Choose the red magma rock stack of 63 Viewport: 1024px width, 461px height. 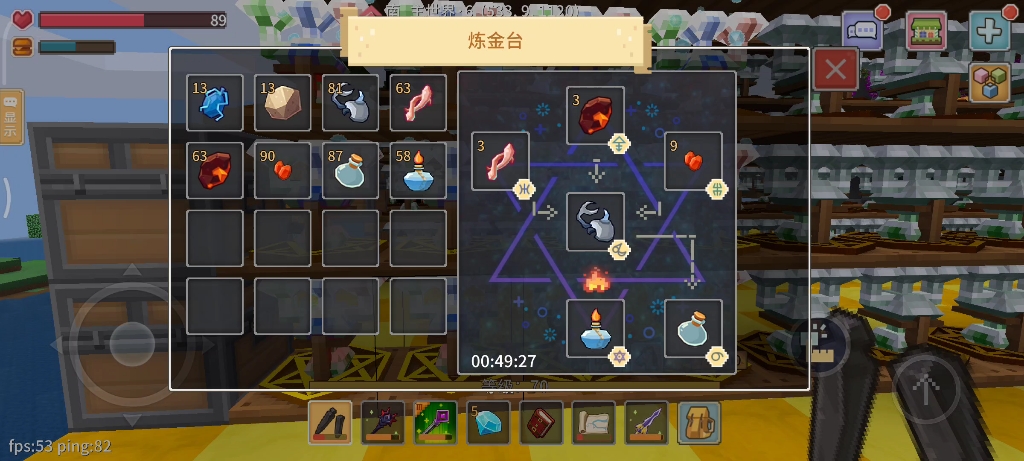215,170
